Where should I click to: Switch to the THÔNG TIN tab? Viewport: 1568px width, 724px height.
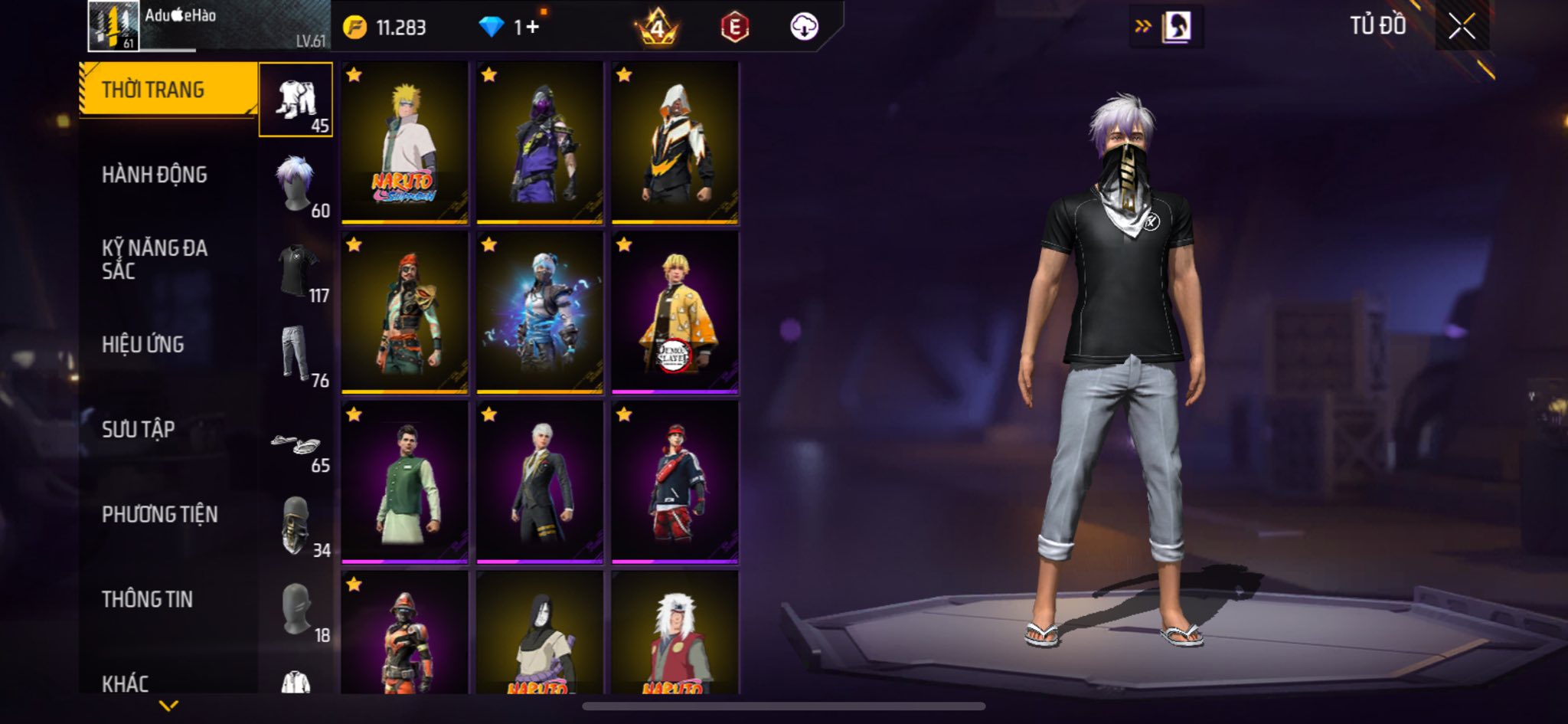point(148,599)
